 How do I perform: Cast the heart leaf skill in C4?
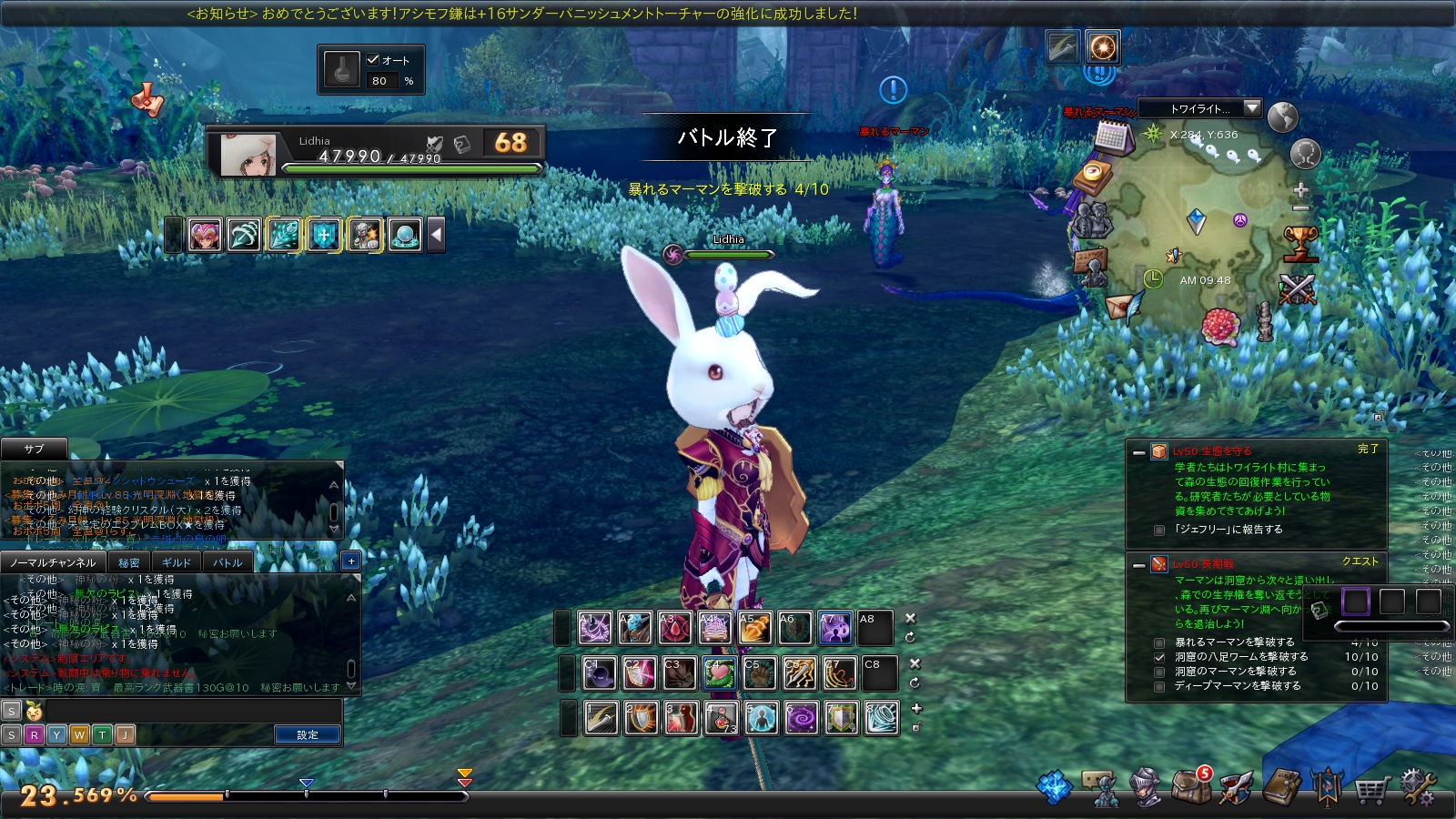719,673
